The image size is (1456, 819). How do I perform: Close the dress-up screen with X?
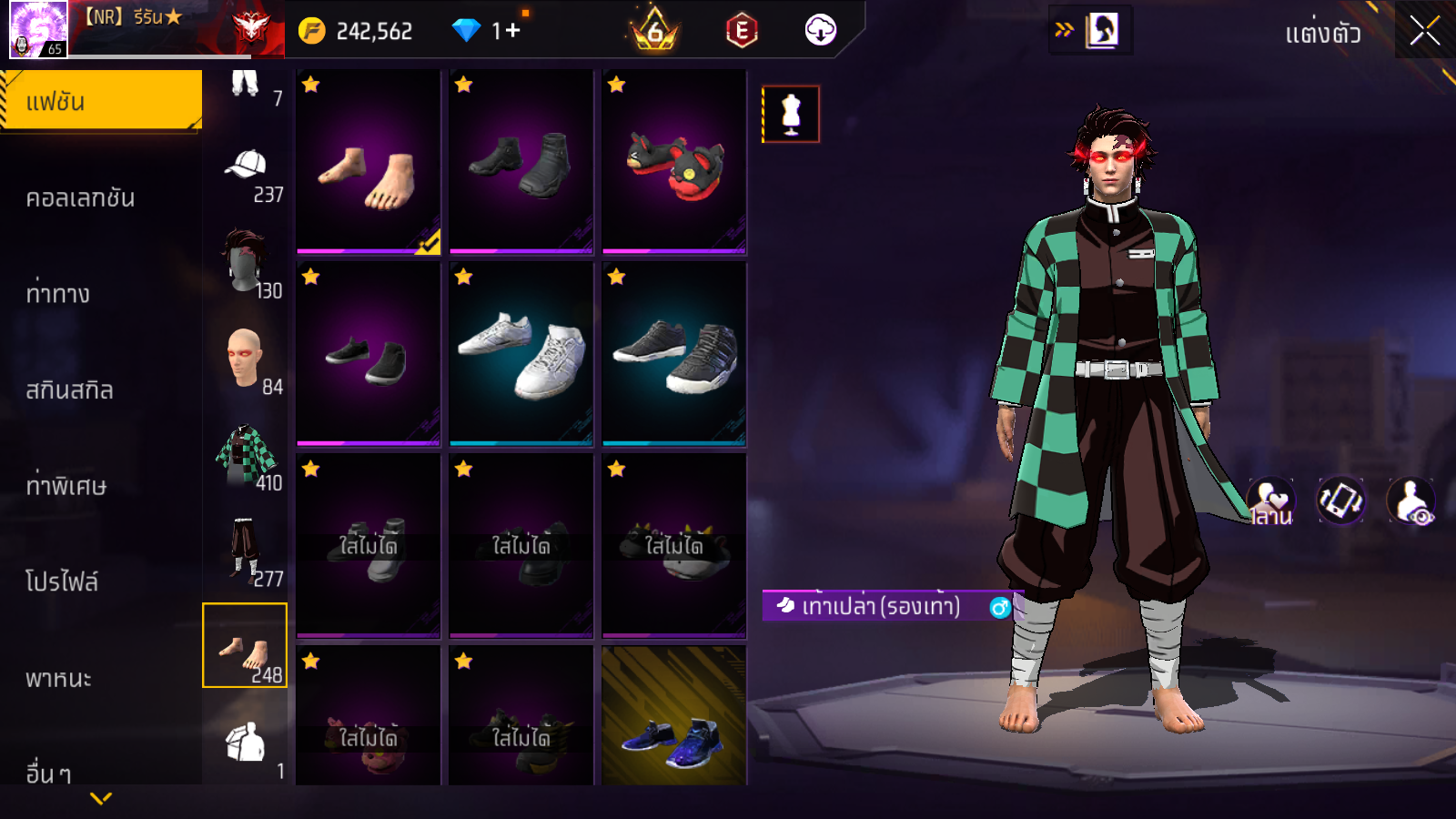coord(1424,31)
